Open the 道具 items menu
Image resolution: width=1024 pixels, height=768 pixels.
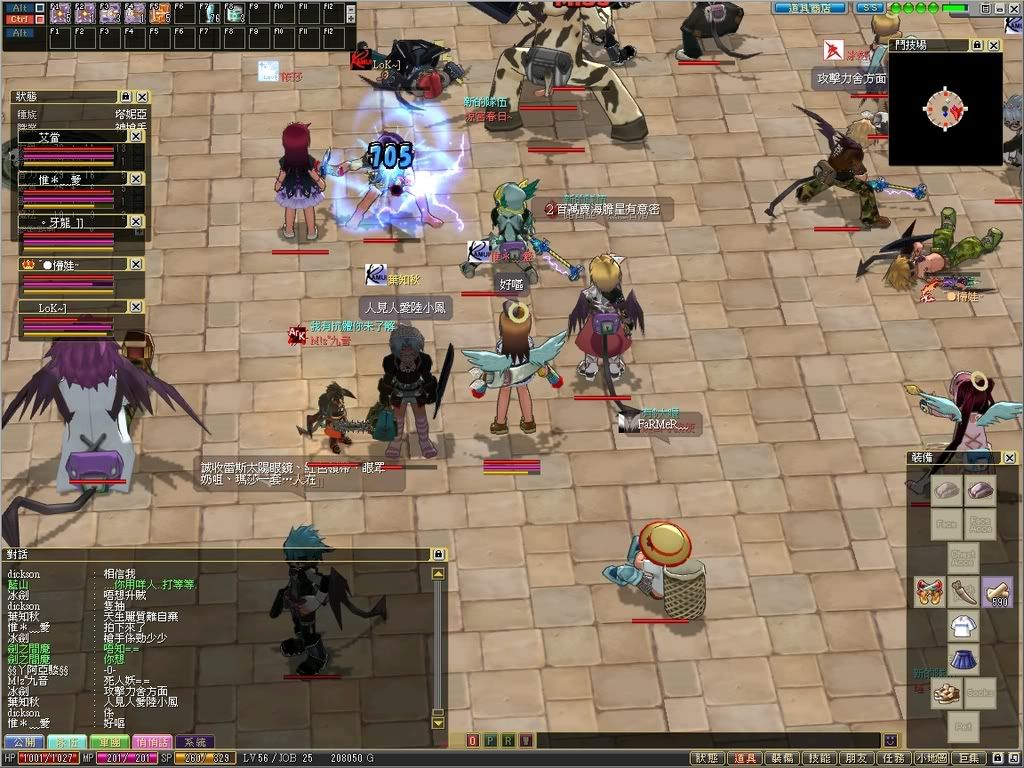point(745,759)
